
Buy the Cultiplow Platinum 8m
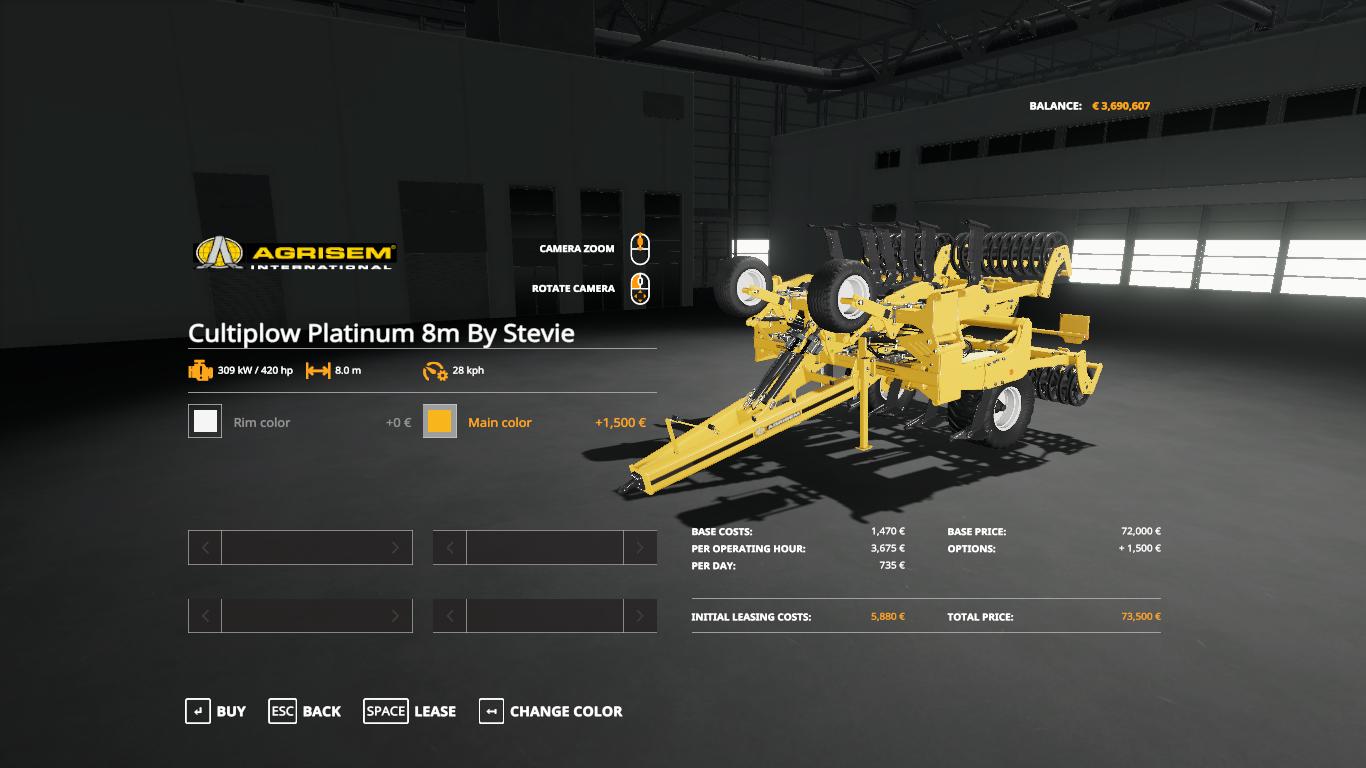[x=216, y=711]
